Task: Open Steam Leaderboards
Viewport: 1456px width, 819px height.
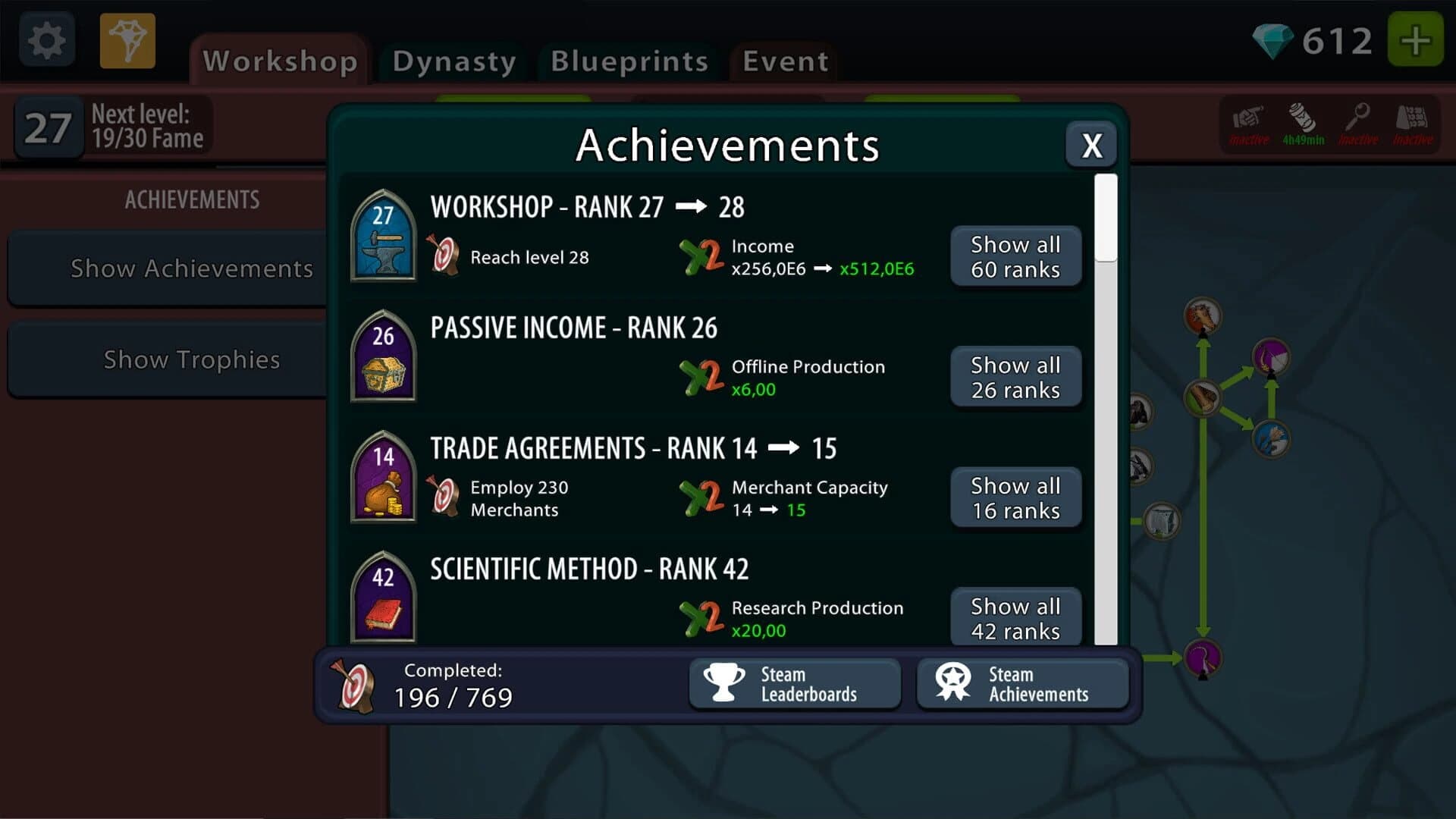Action: pyautogui.click(x=795, y=683)
